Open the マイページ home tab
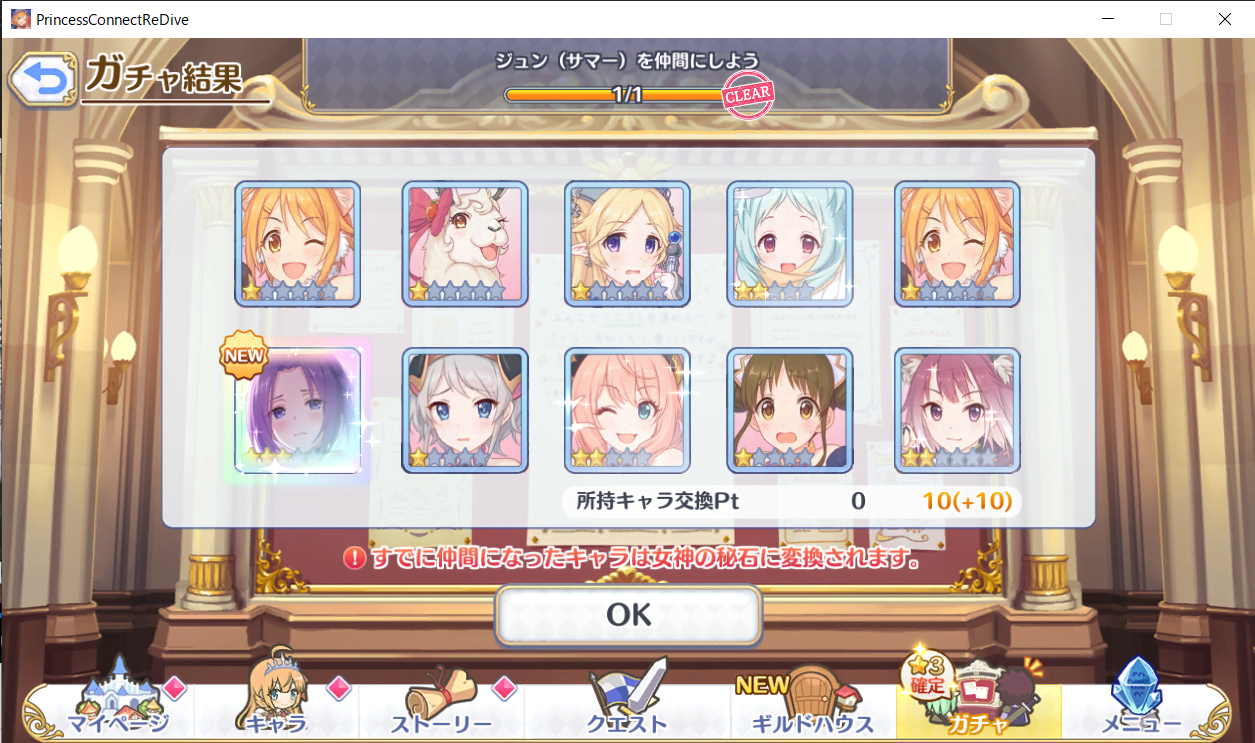 [x=118, y=704]
